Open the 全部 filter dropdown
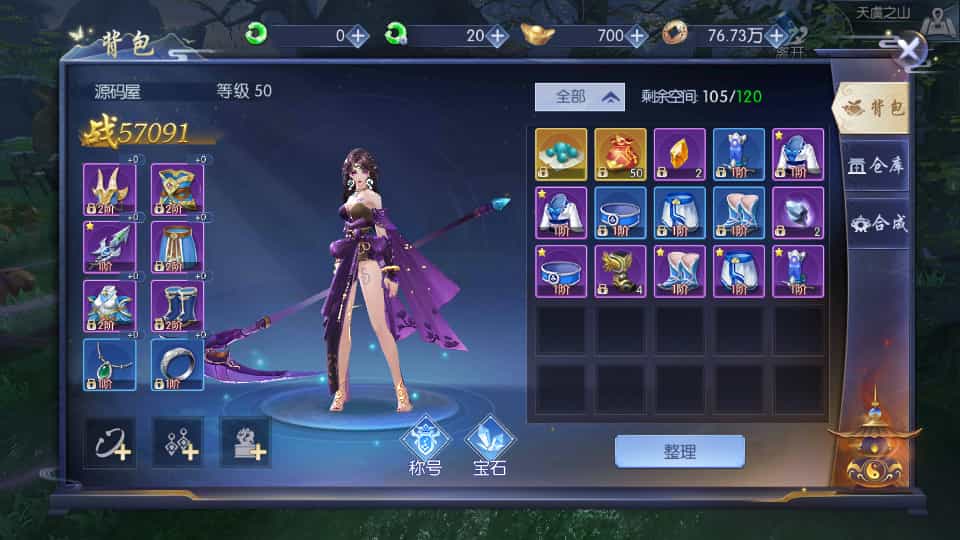 tap(580, 97)
